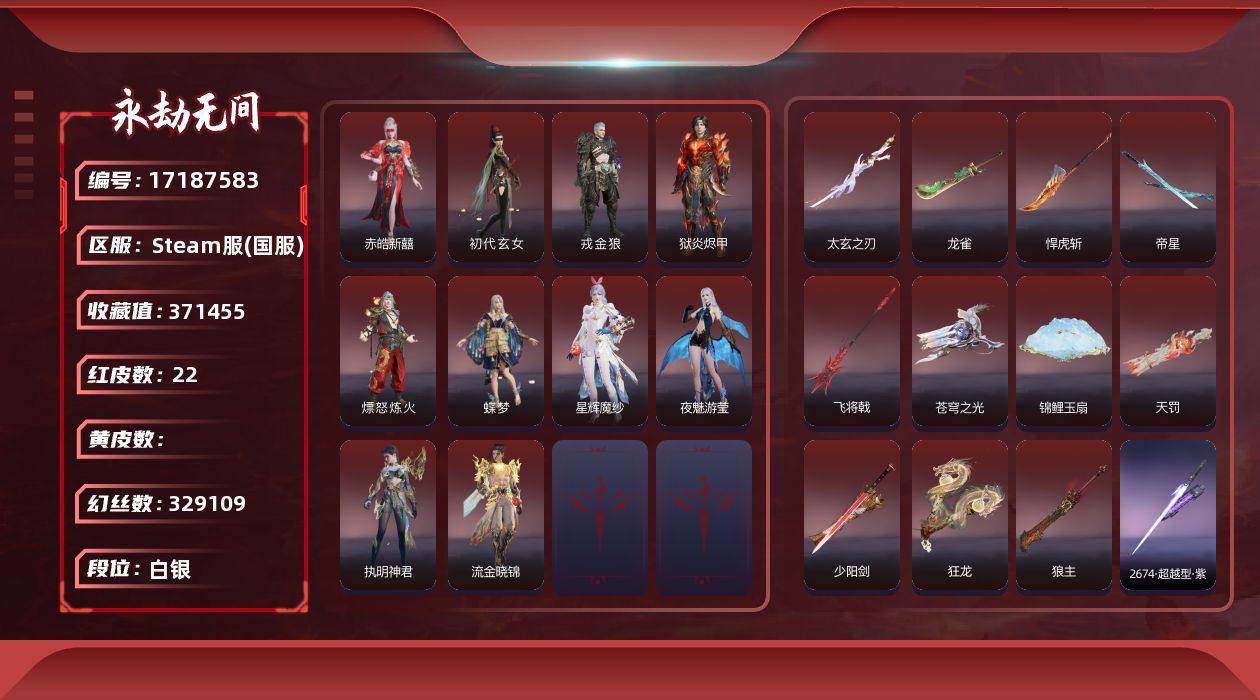Image resolution: width=1260 pixels, height=700 pixels.
Task: Click the 悍虎斩 weapon card
Action: tap(1064, 187)
